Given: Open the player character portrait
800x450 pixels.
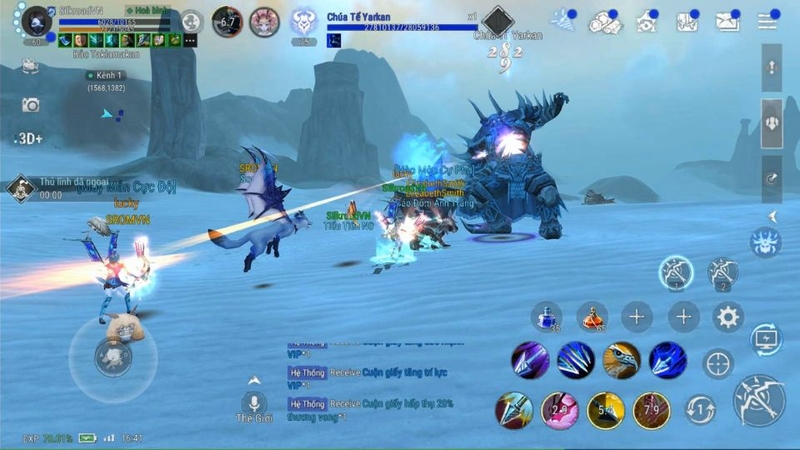Looking at the screenshot, I should (x=37, y=20).
